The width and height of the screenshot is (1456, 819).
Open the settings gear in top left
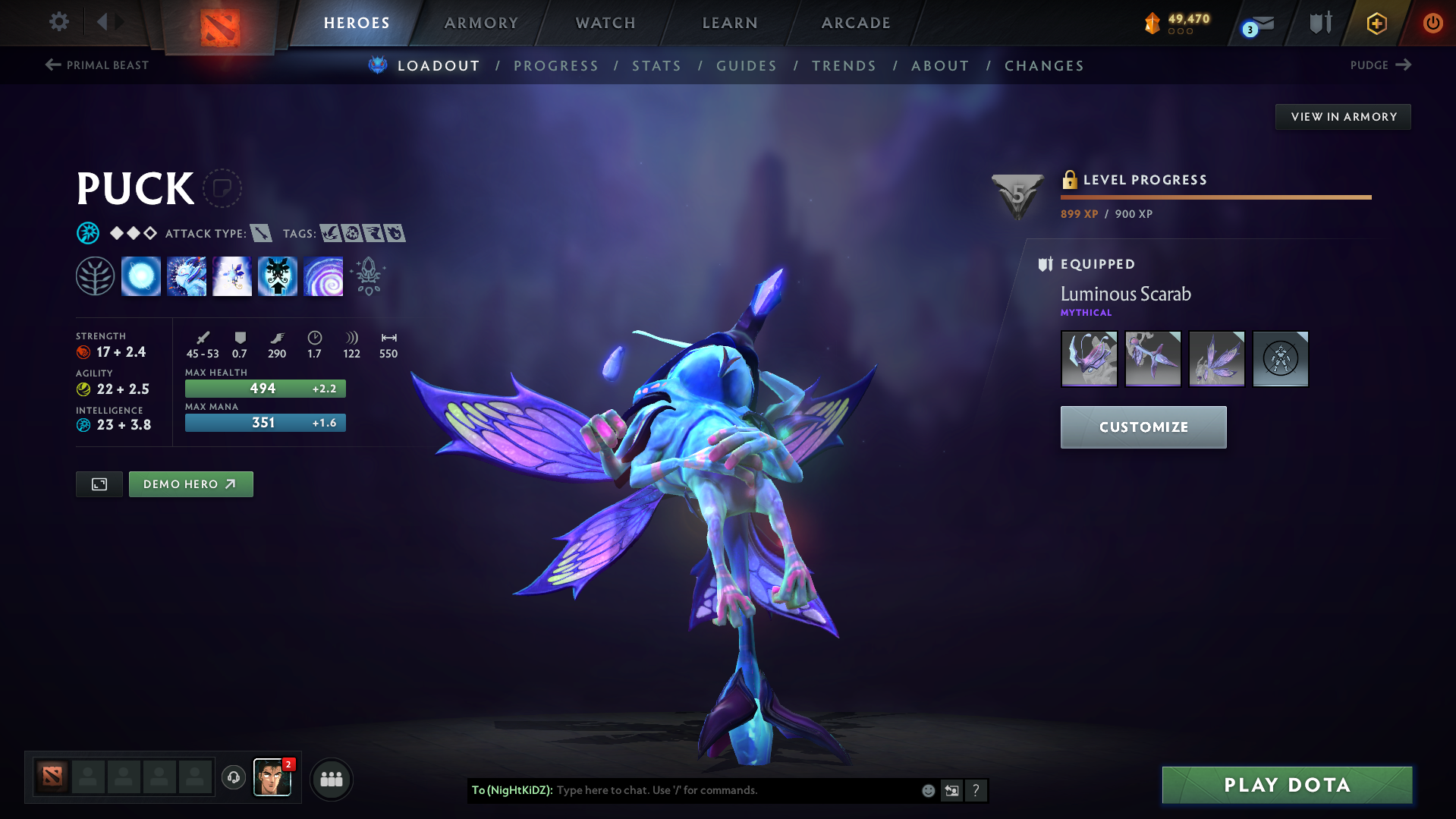coord(58,22)
